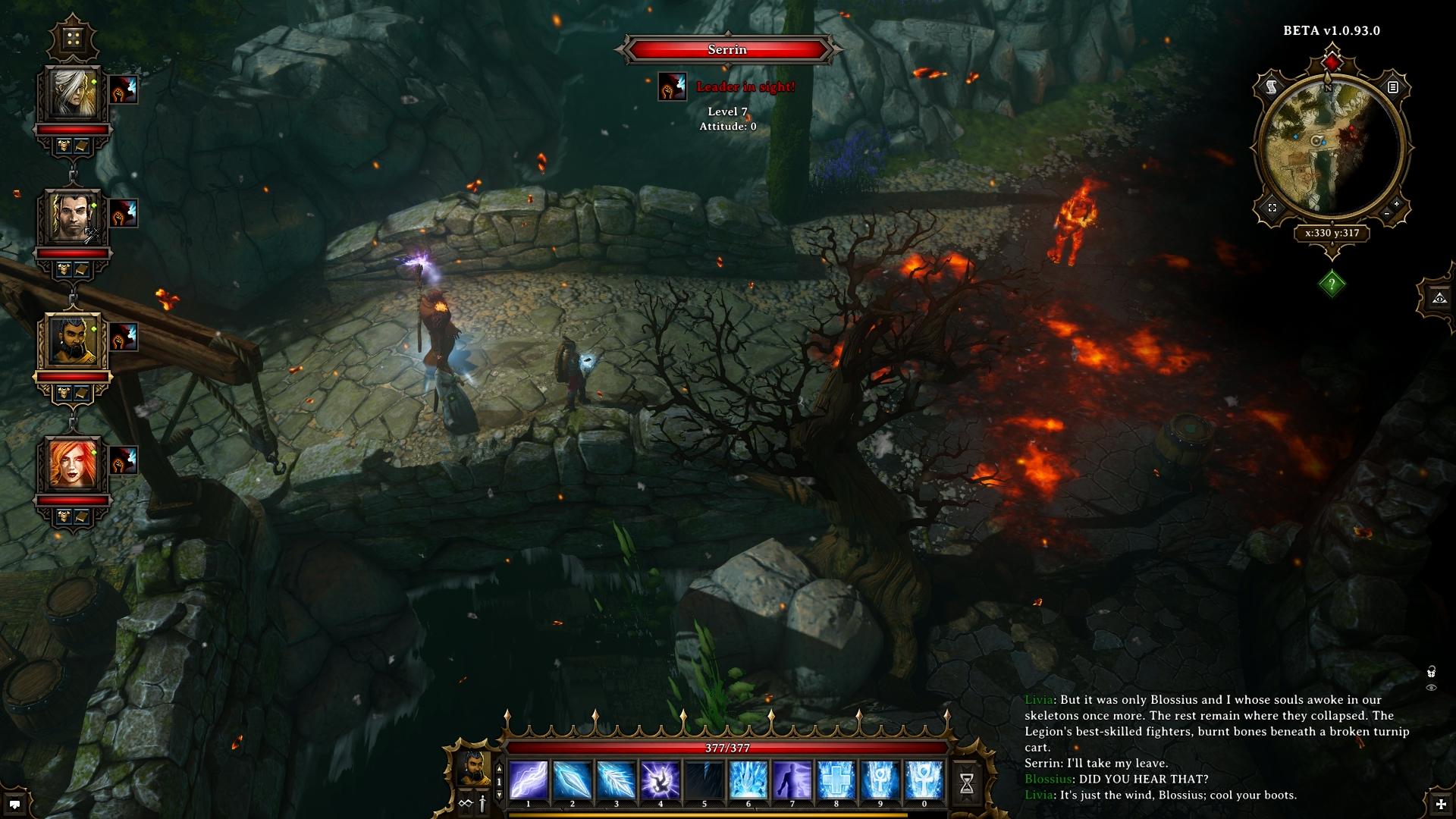The width and height of the screenshot is (1456, 819).
Task: Select the white-haired party member portrait
Action: coord(74,94)
